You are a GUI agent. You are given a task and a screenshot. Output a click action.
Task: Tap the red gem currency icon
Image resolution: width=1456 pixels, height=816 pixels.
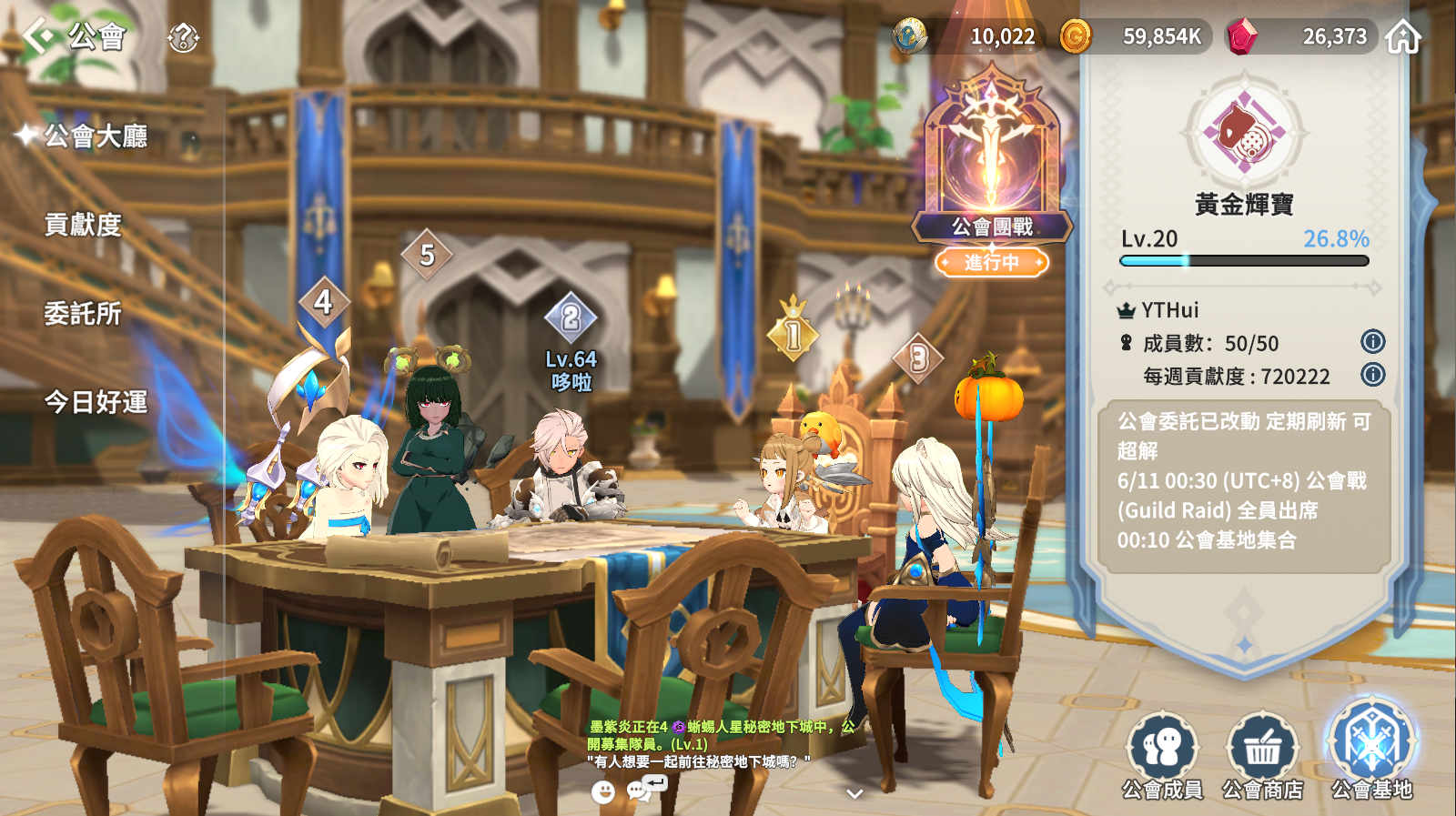click(x=1241, y=36)
